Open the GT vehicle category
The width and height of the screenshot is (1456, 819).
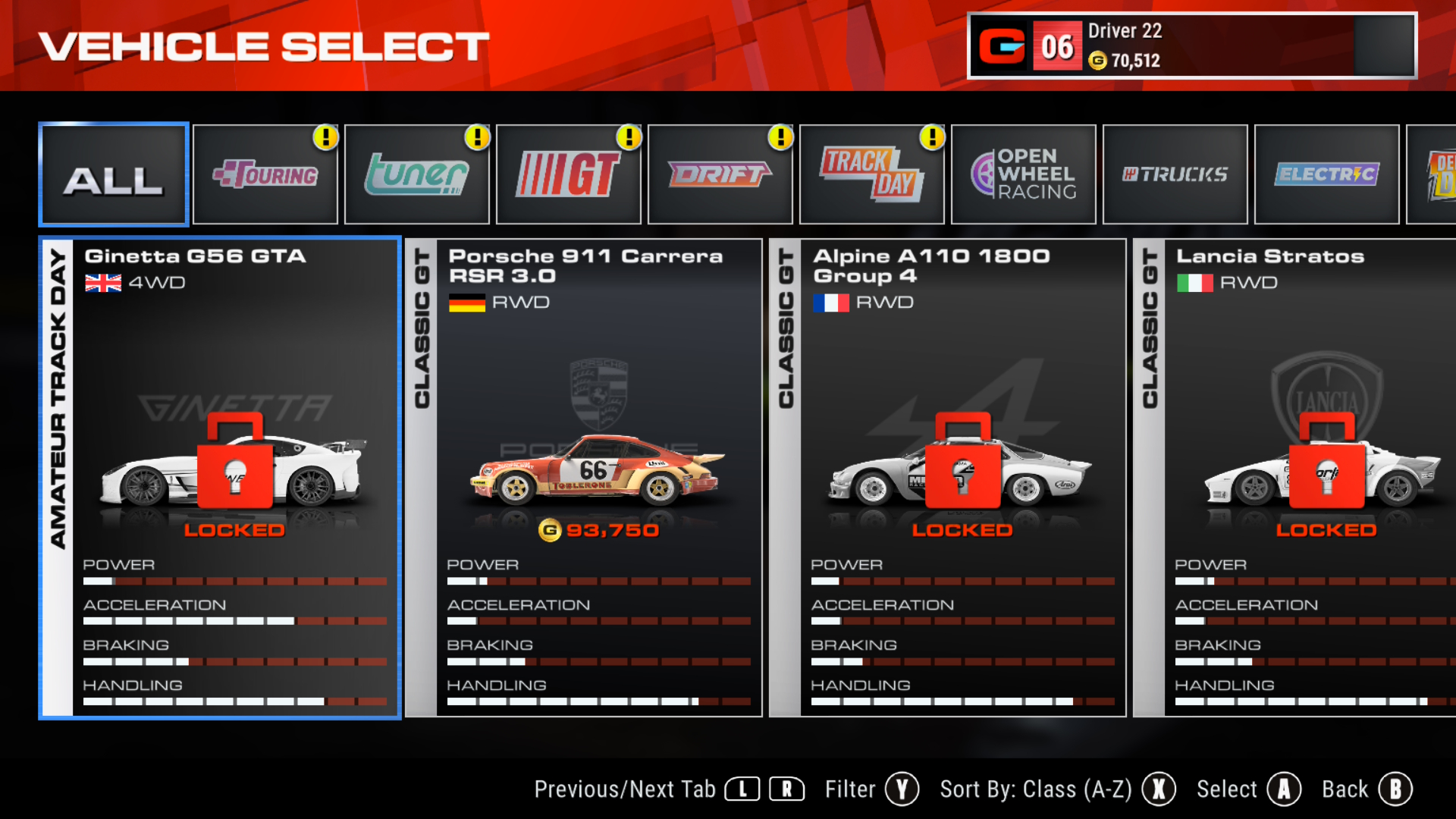568,174
